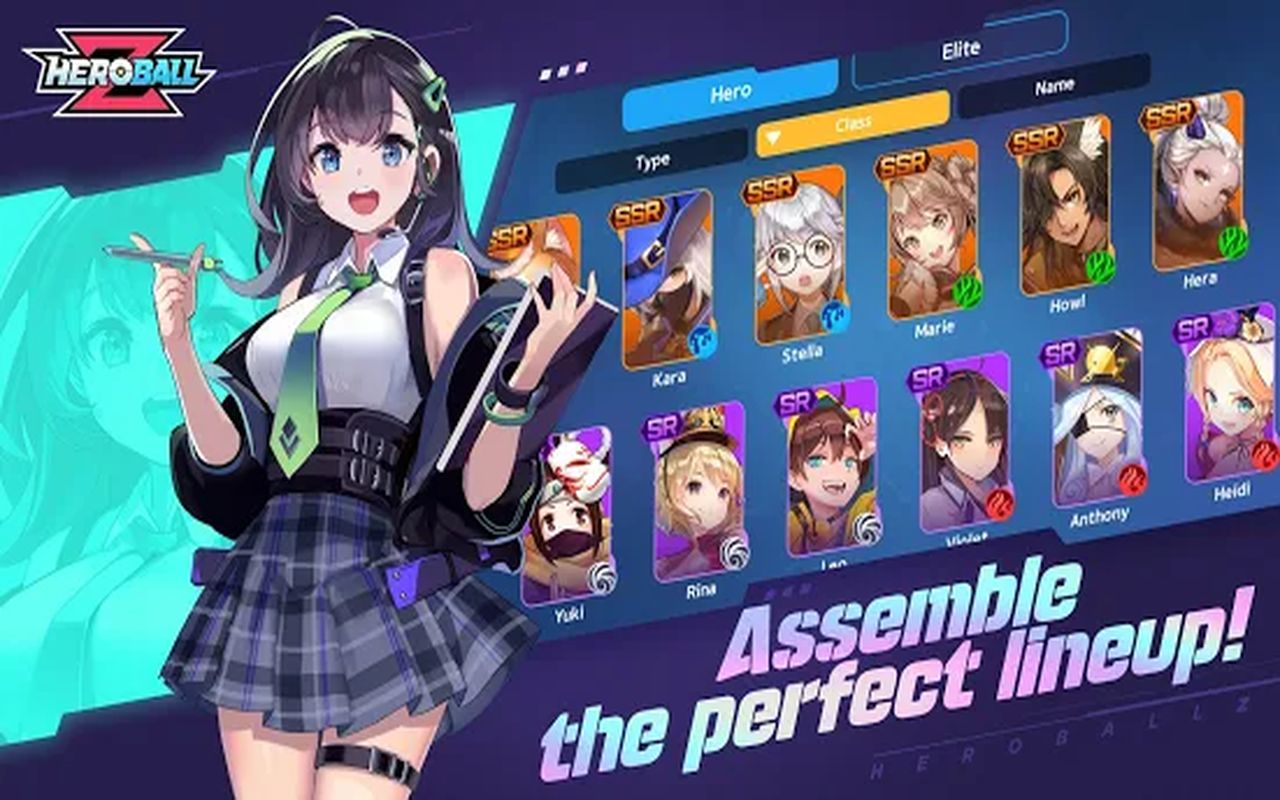This screenshot has width=1280, height=800.
Task: Open the Elite tab
Action: (960, 50)
